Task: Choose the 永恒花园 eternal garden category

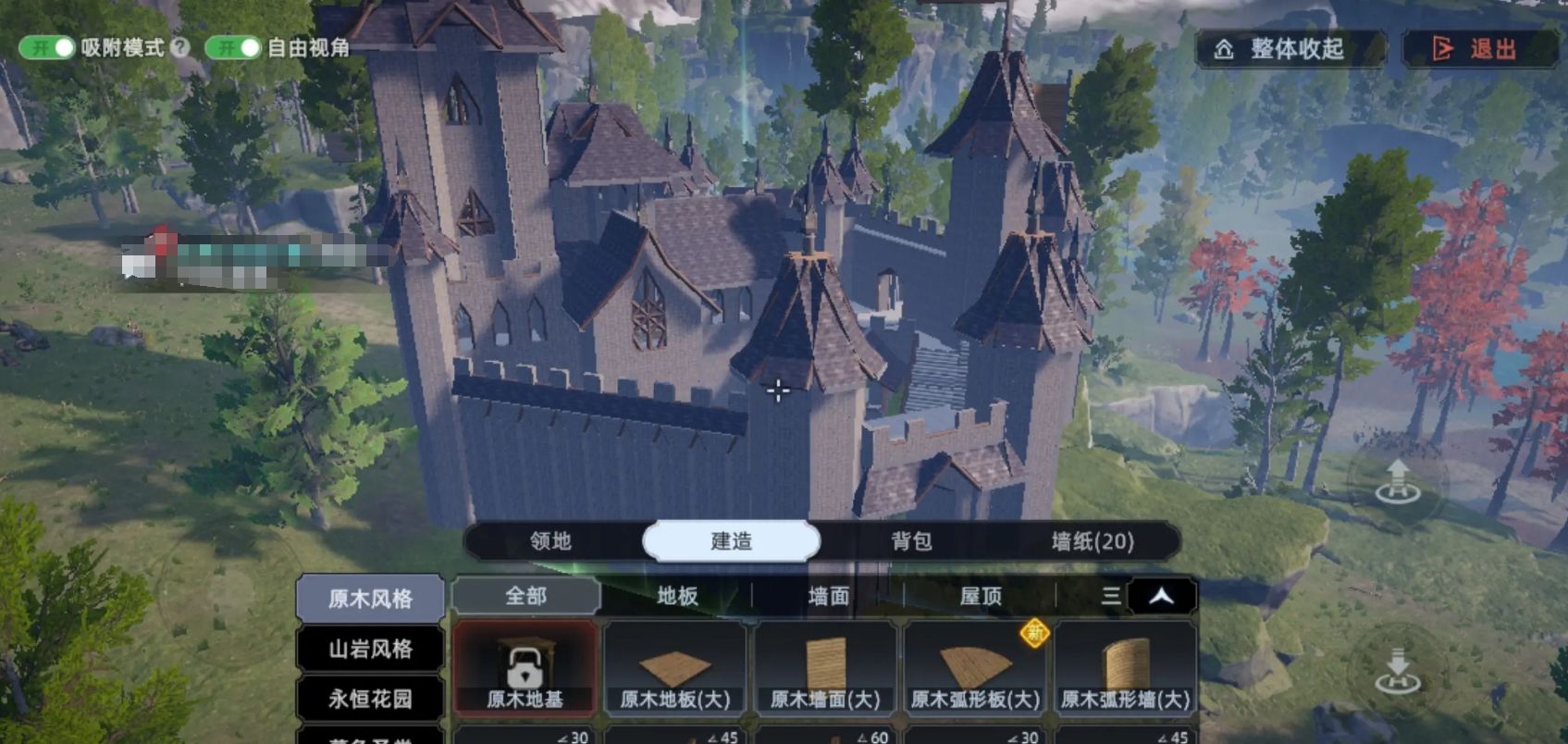Action: pos(370,699)
